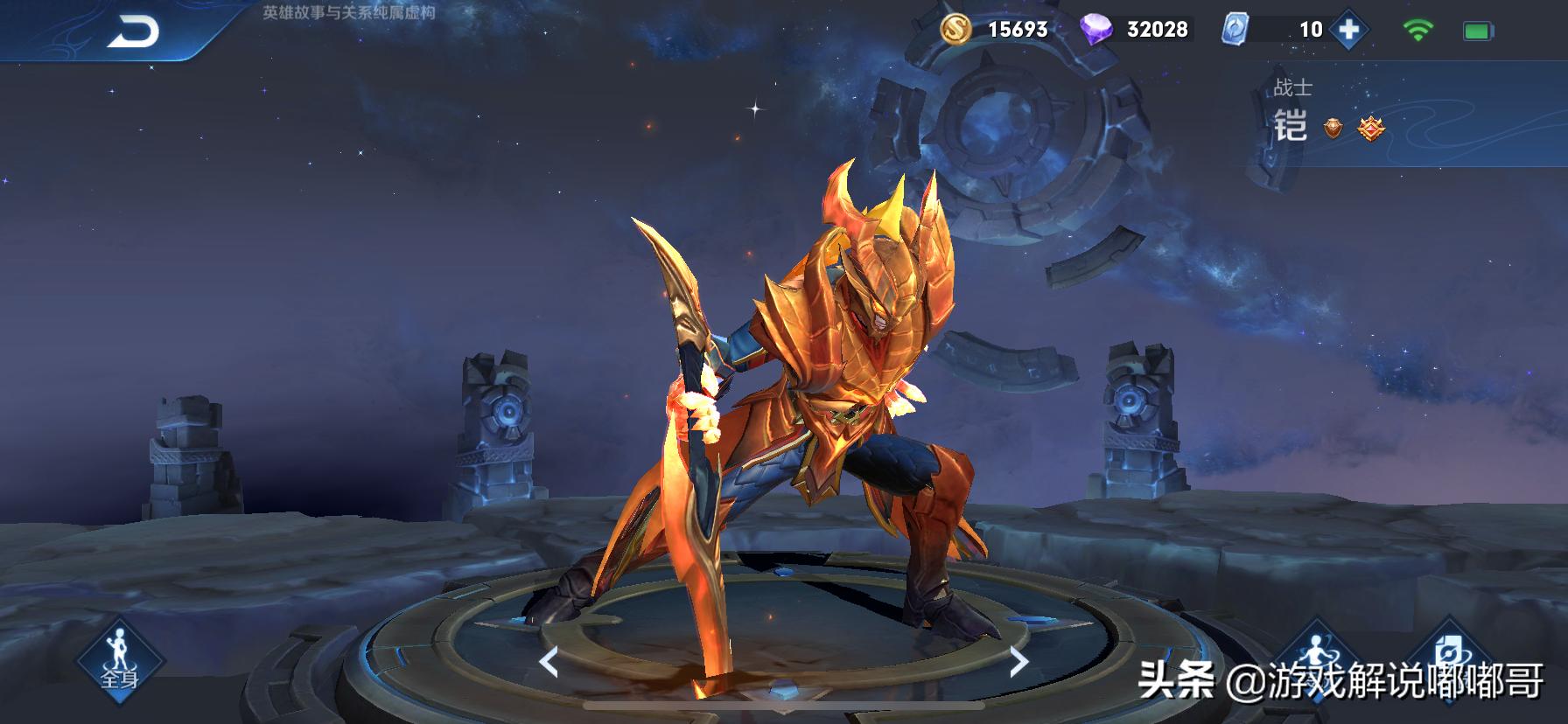
Task: Go back using the return arrow
Action: tap(133, 32)
